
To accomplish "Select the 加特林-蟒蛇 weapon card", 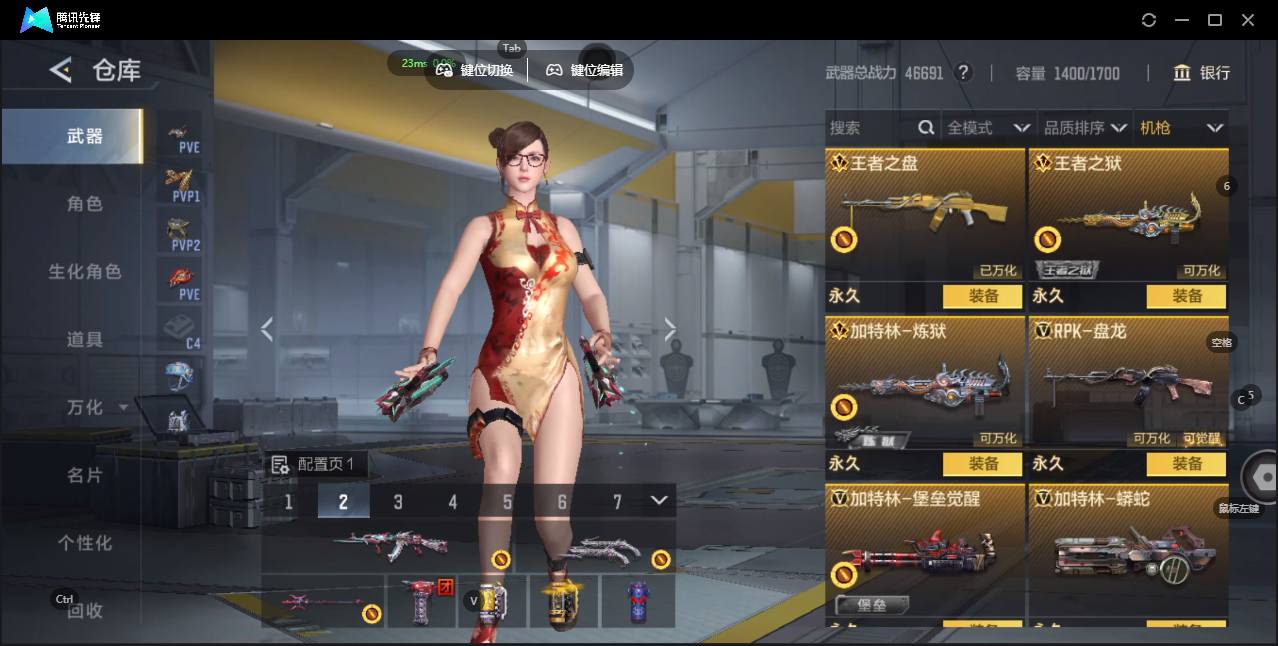I will click(x=1128, y=550).
